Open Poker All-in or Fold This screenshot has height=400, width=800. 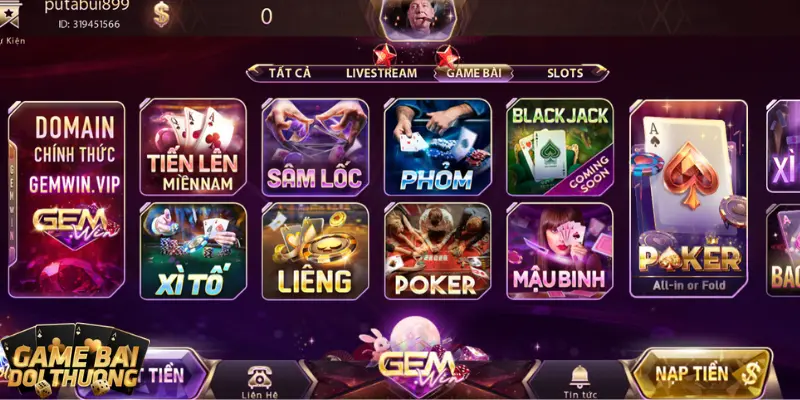pyautogui.click(x=689, y=199)
